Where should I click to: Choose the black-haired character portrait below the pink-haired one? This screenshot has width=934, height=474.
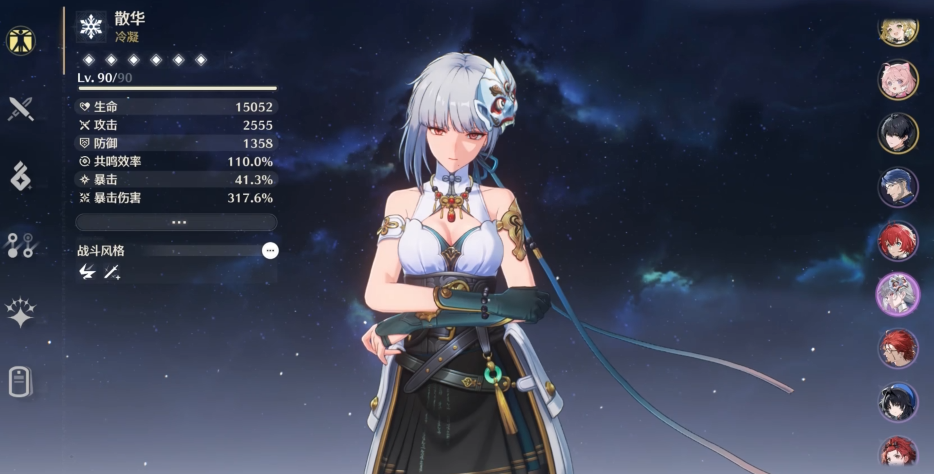898,133
